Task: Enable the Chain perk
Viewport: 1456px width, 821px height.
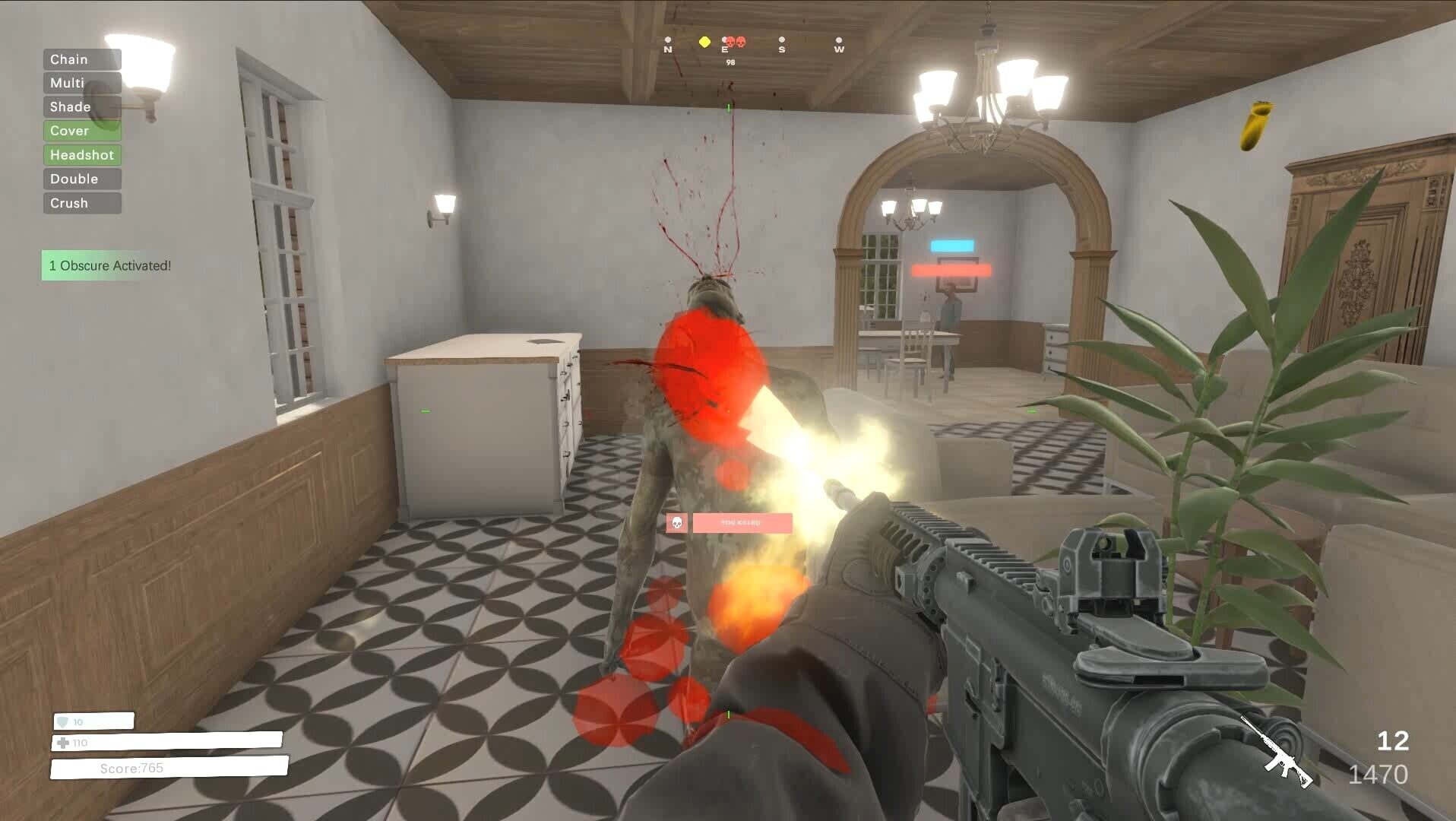Action: click(x=81, y=59)
